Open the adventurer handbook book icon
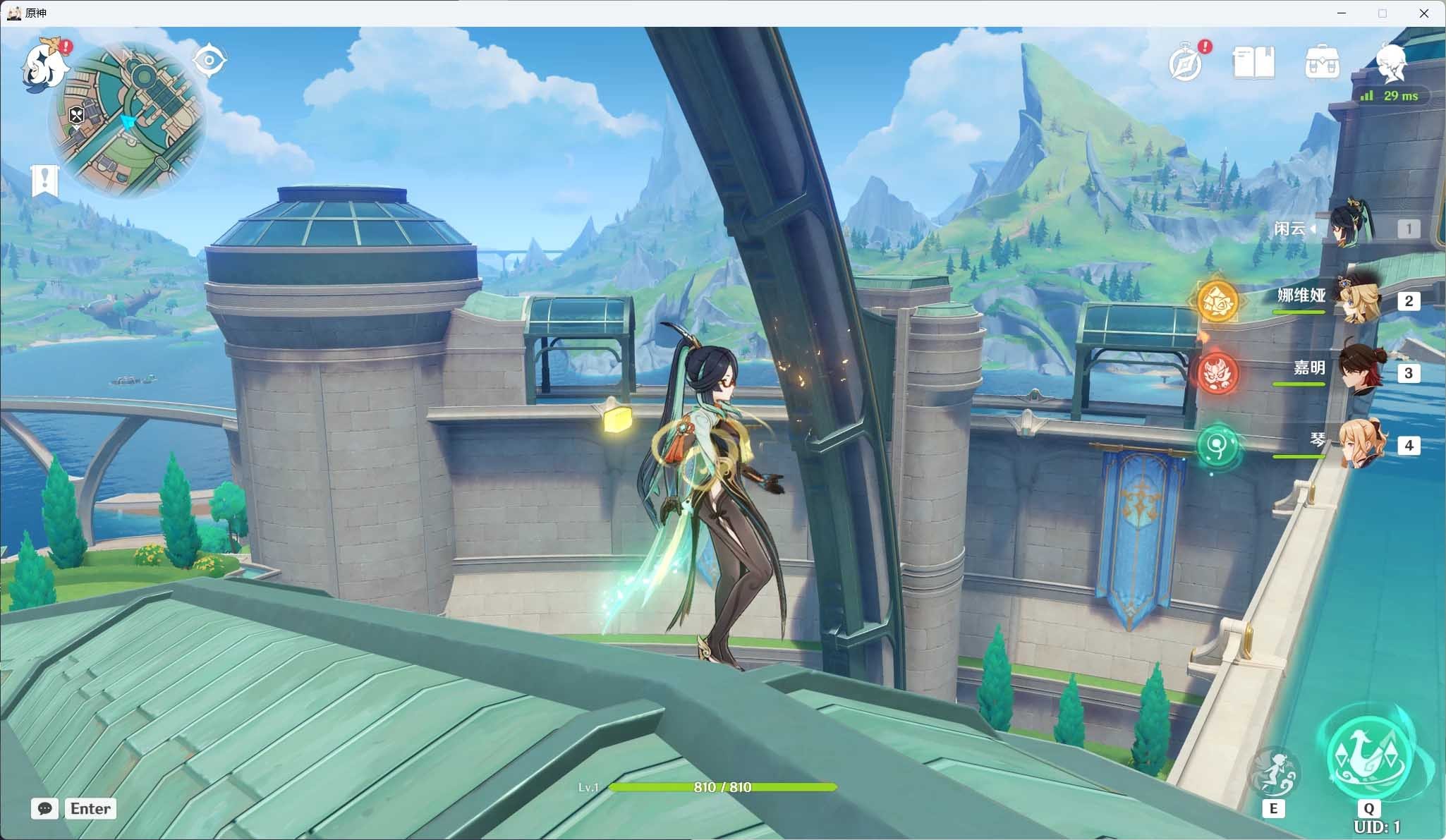 point(1253,63)
